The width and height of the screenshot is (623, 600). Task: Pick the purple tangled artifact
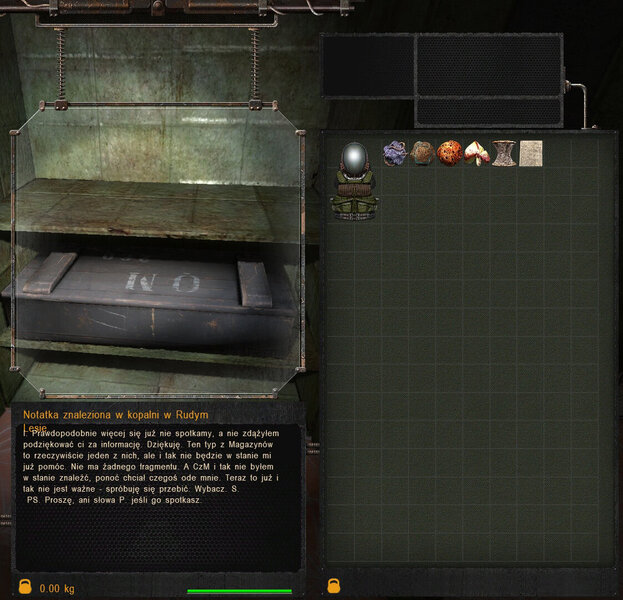[395, 152]
